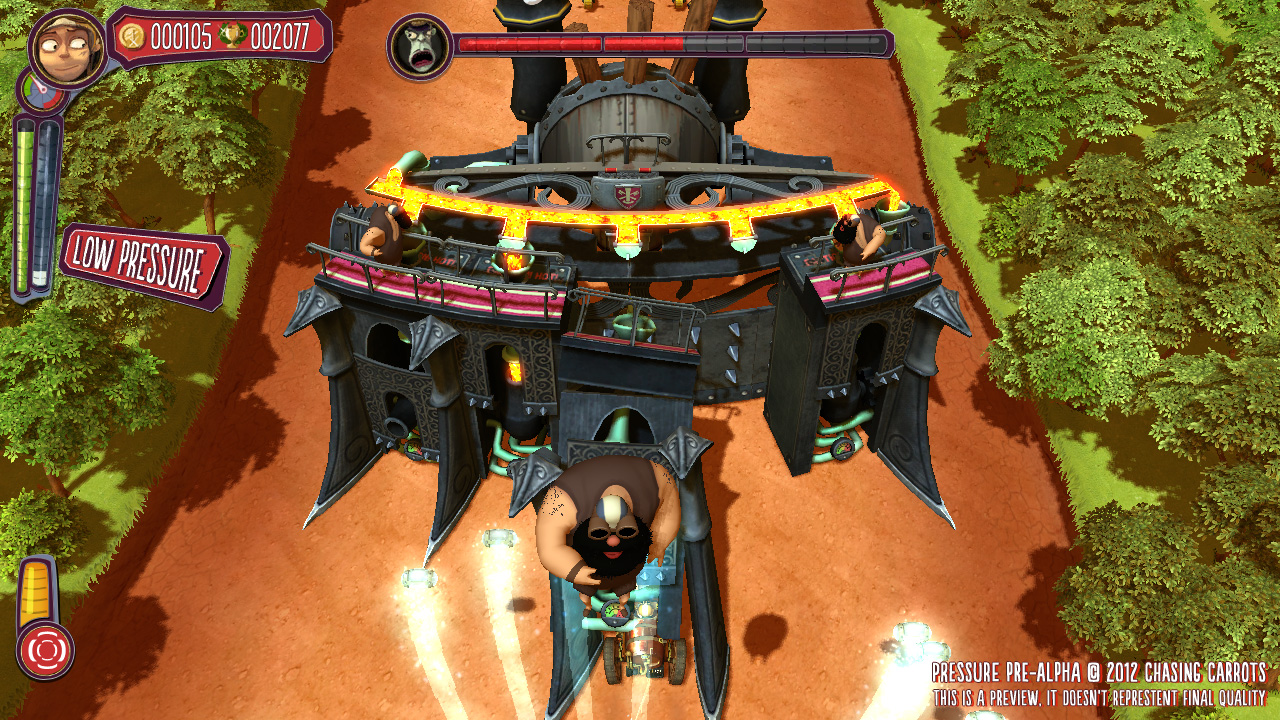Click the Low Pressure warning sign

coord(143,266)
